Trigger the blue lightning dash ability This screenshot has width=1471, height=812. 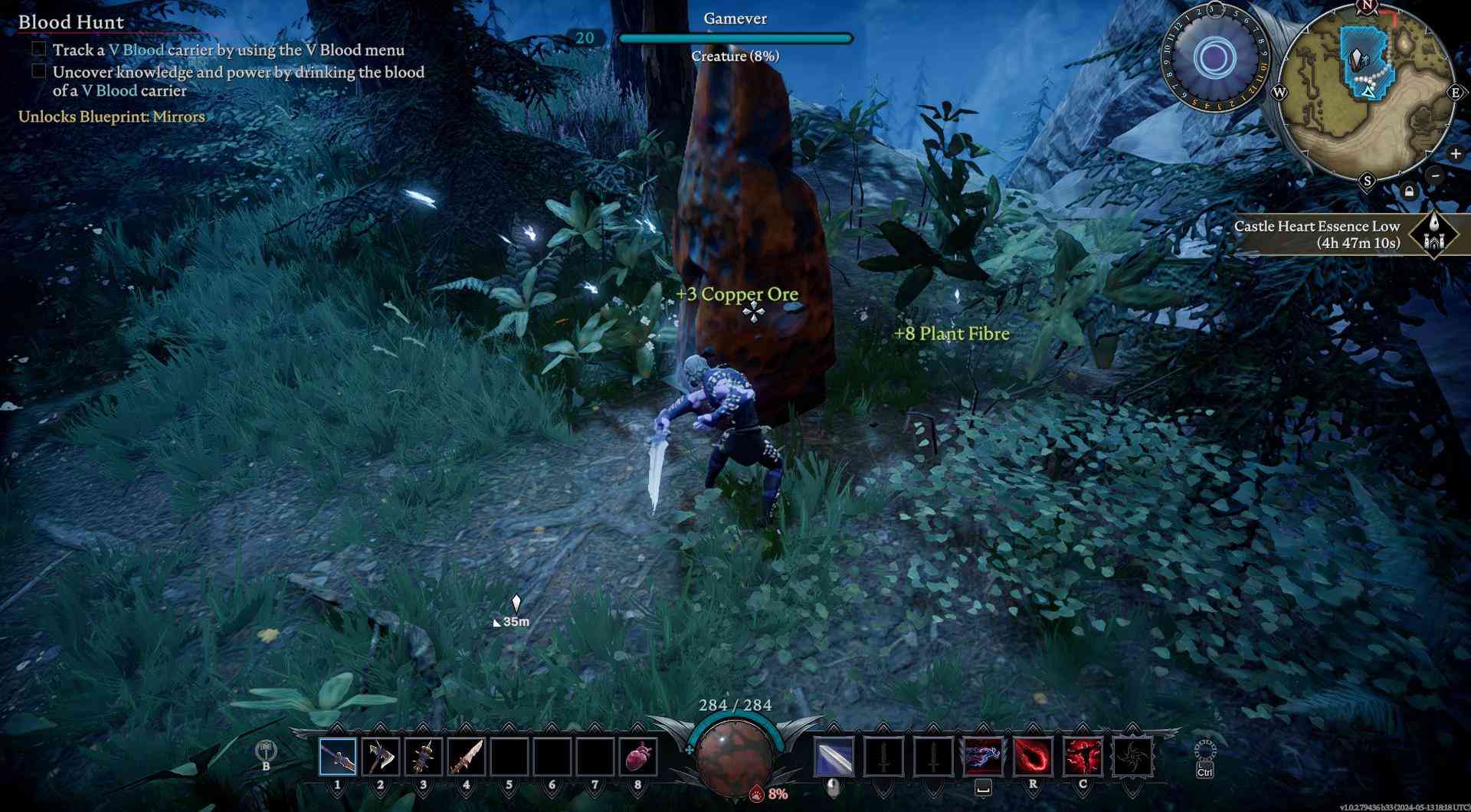tap(983, 757)
